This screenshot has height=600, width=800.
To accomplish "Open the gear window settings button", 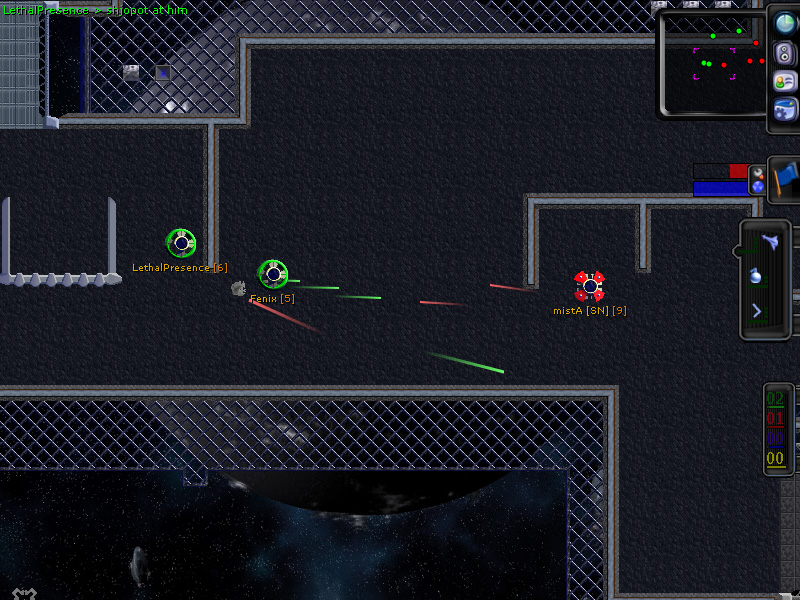I will pyautogui.click(x=785, y=109).
